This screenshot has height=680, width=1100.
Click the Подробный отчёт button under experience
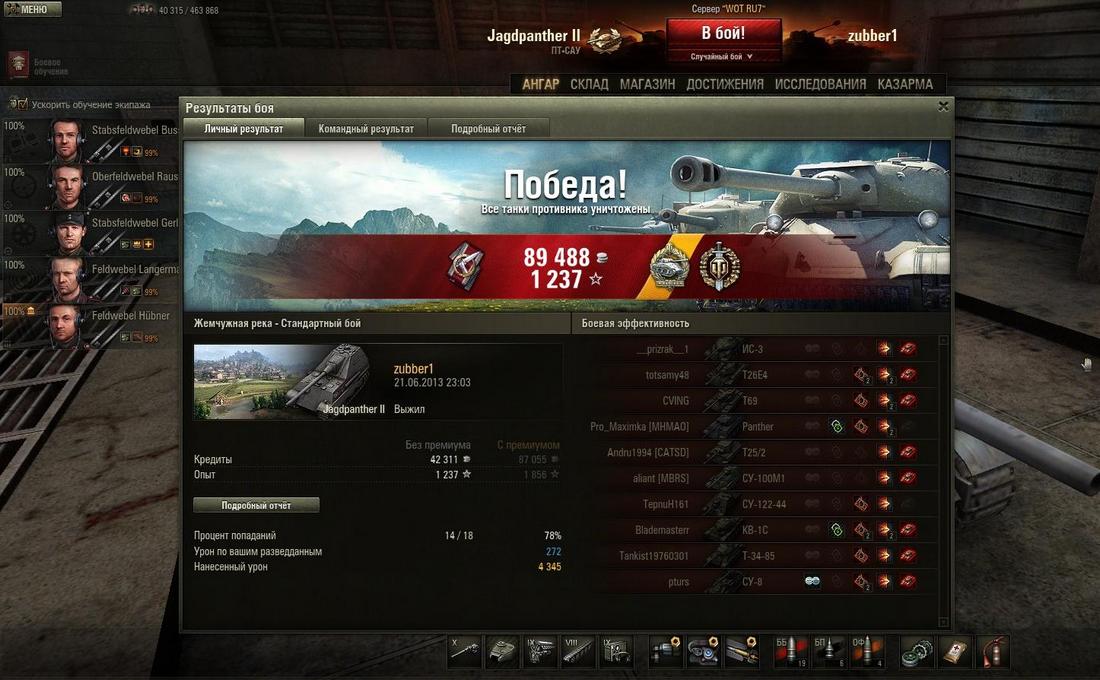click(x=256, y=505)
